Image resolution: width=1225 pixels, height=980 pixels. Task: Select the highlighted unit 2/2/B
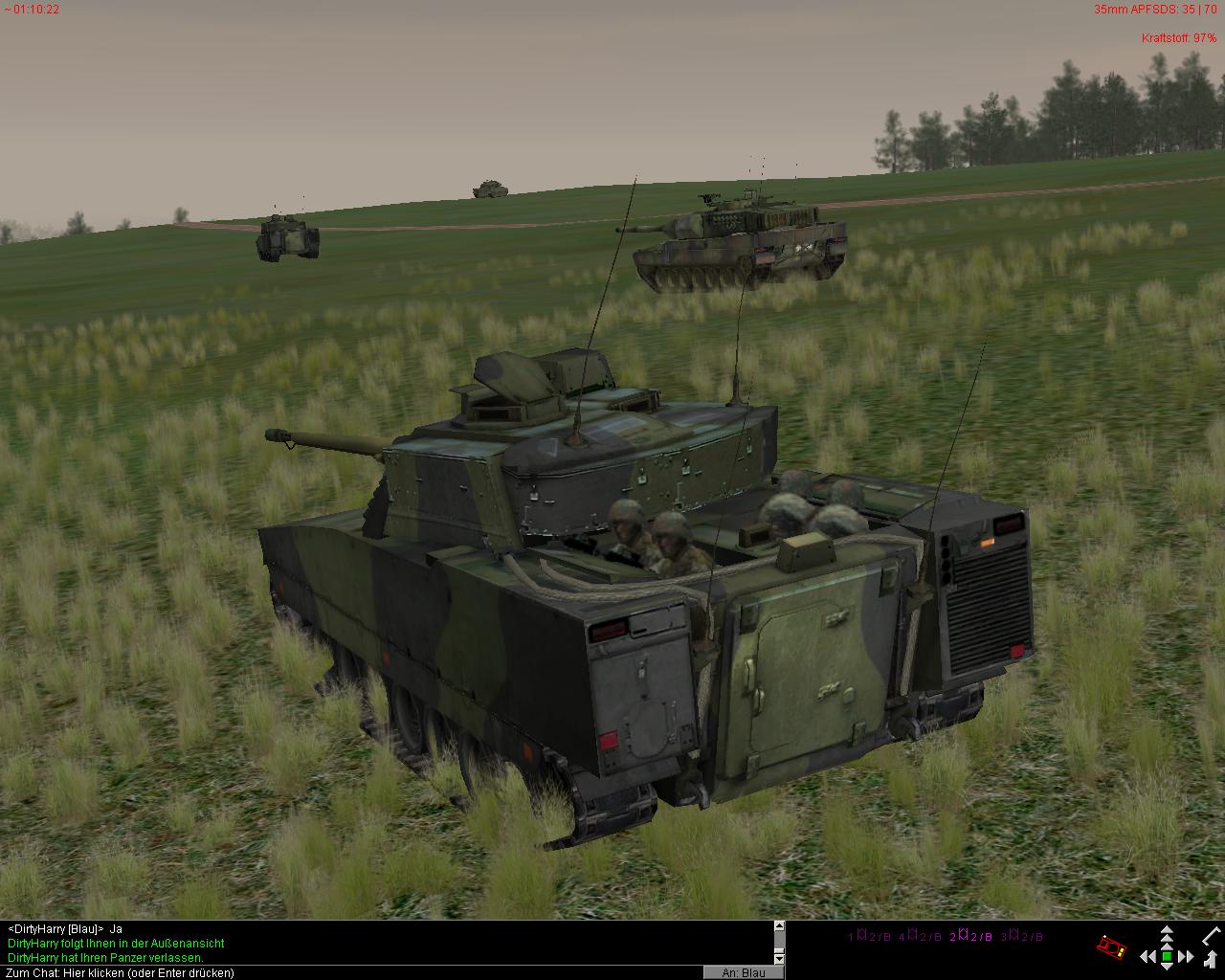coord(971,936)
